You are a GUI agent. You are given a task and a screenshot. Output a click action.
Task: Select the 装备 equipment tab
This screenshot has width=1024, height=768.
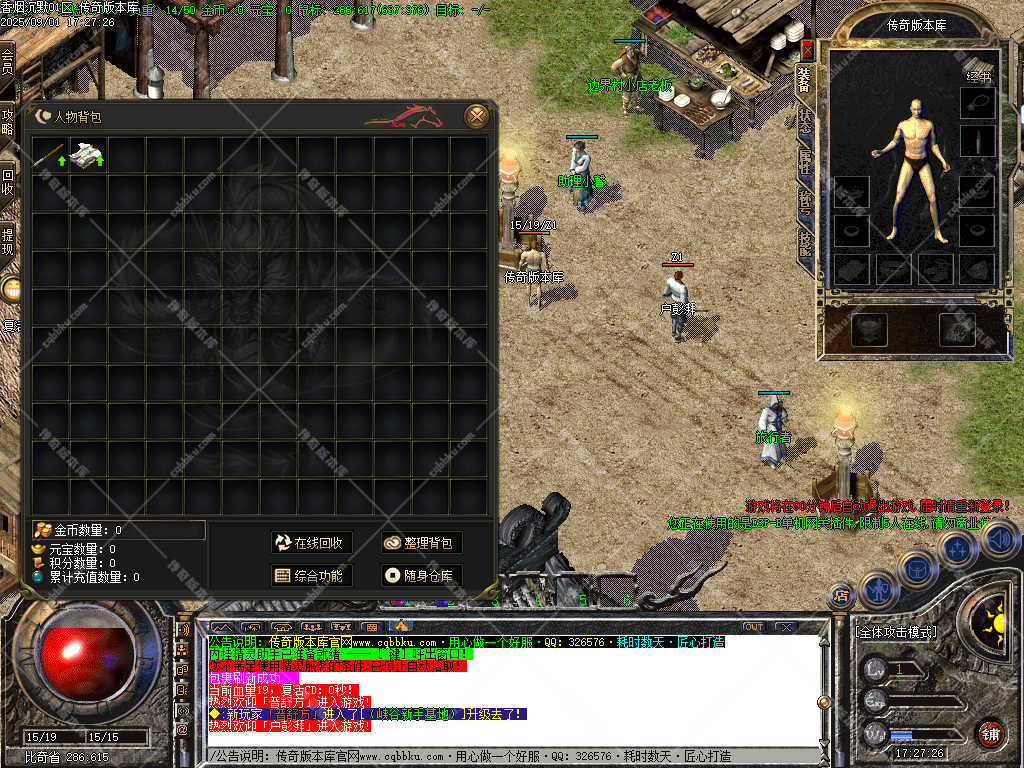pyautogui.click(x=804, y=76)
